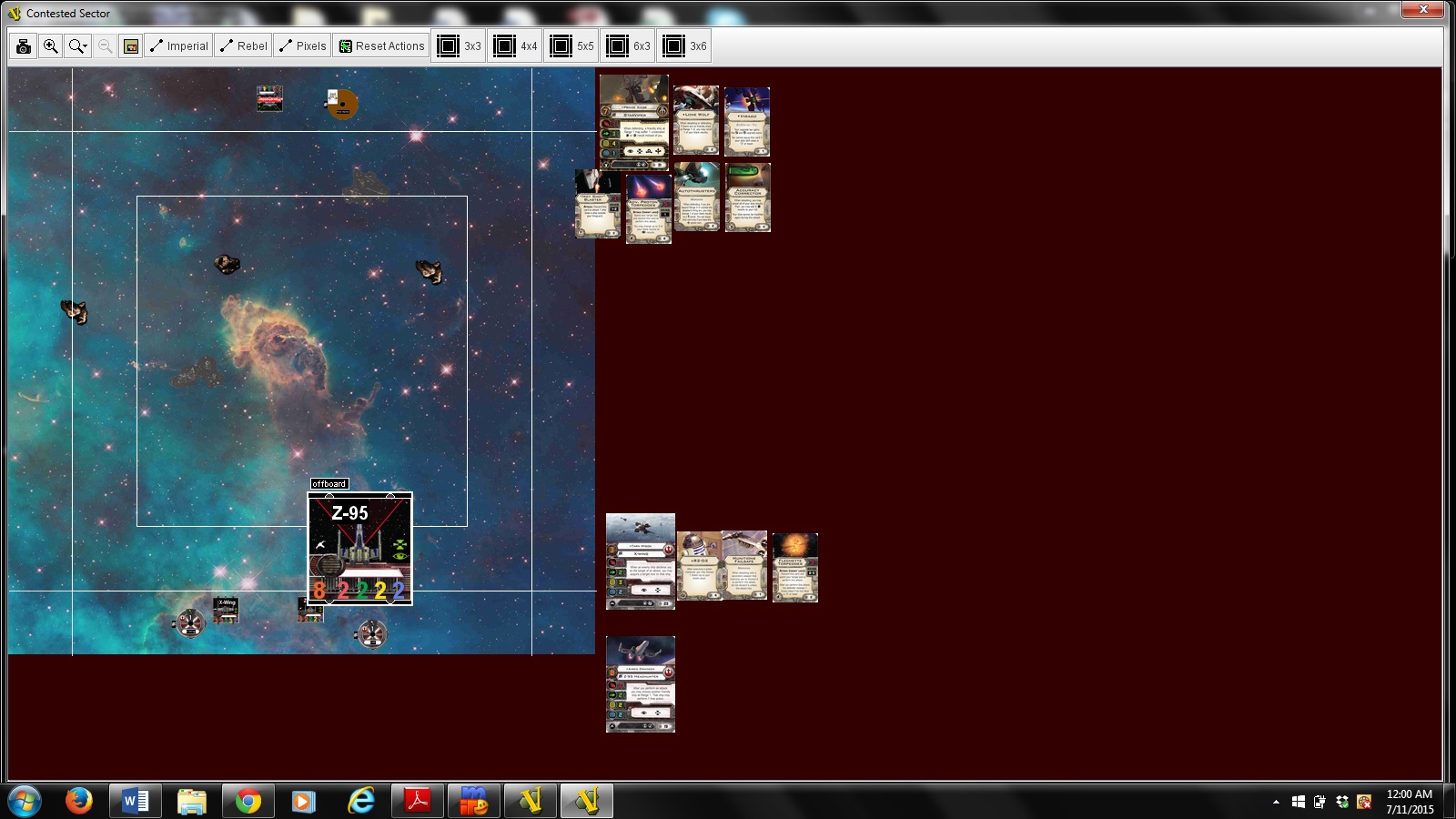Screen dimensions: 1456x819
Task: Select the Autothrusters upgrade card
Action: coord(697,197)
